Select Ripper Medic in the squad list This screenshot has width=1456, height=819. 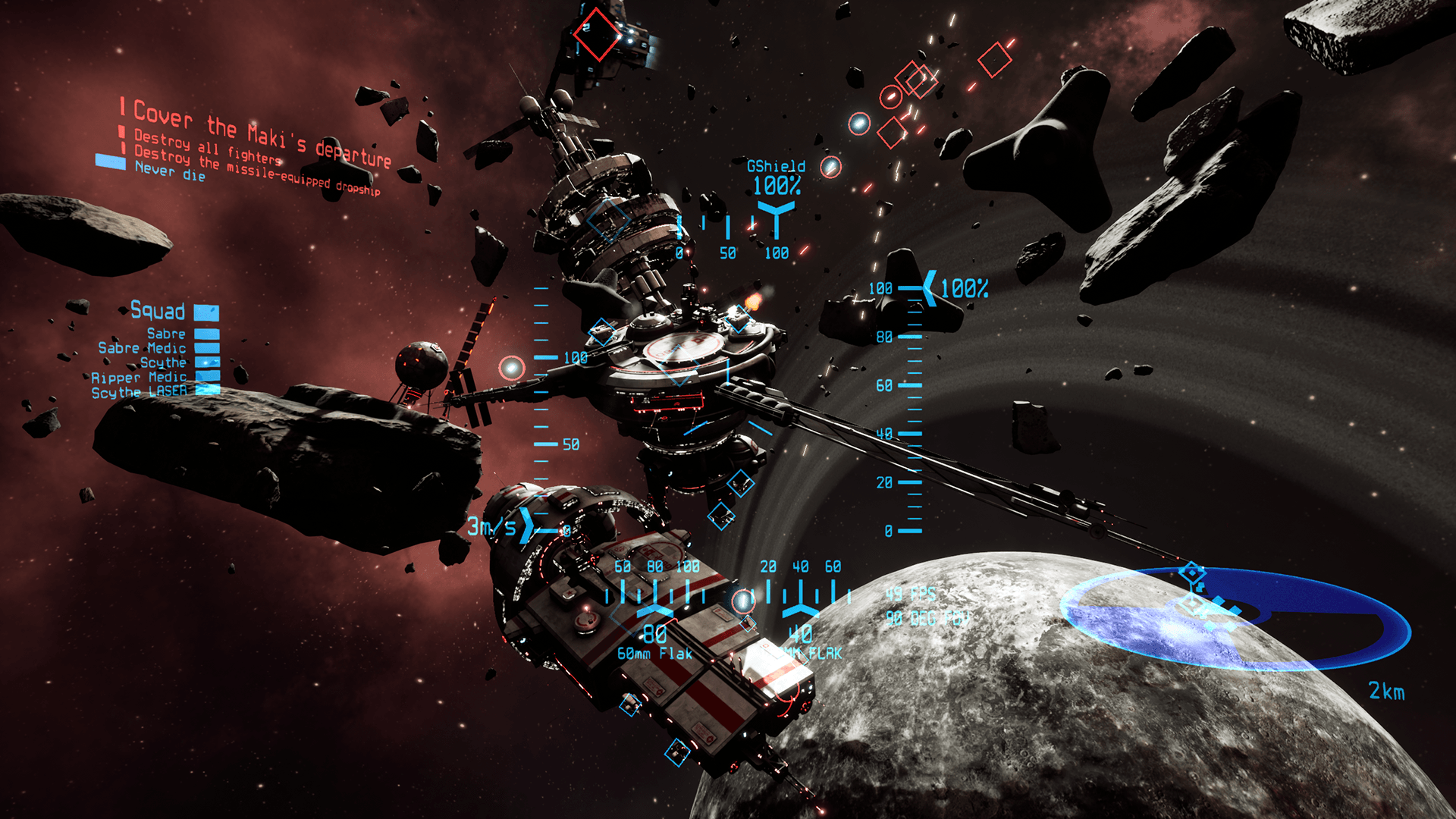click(139, 378)
